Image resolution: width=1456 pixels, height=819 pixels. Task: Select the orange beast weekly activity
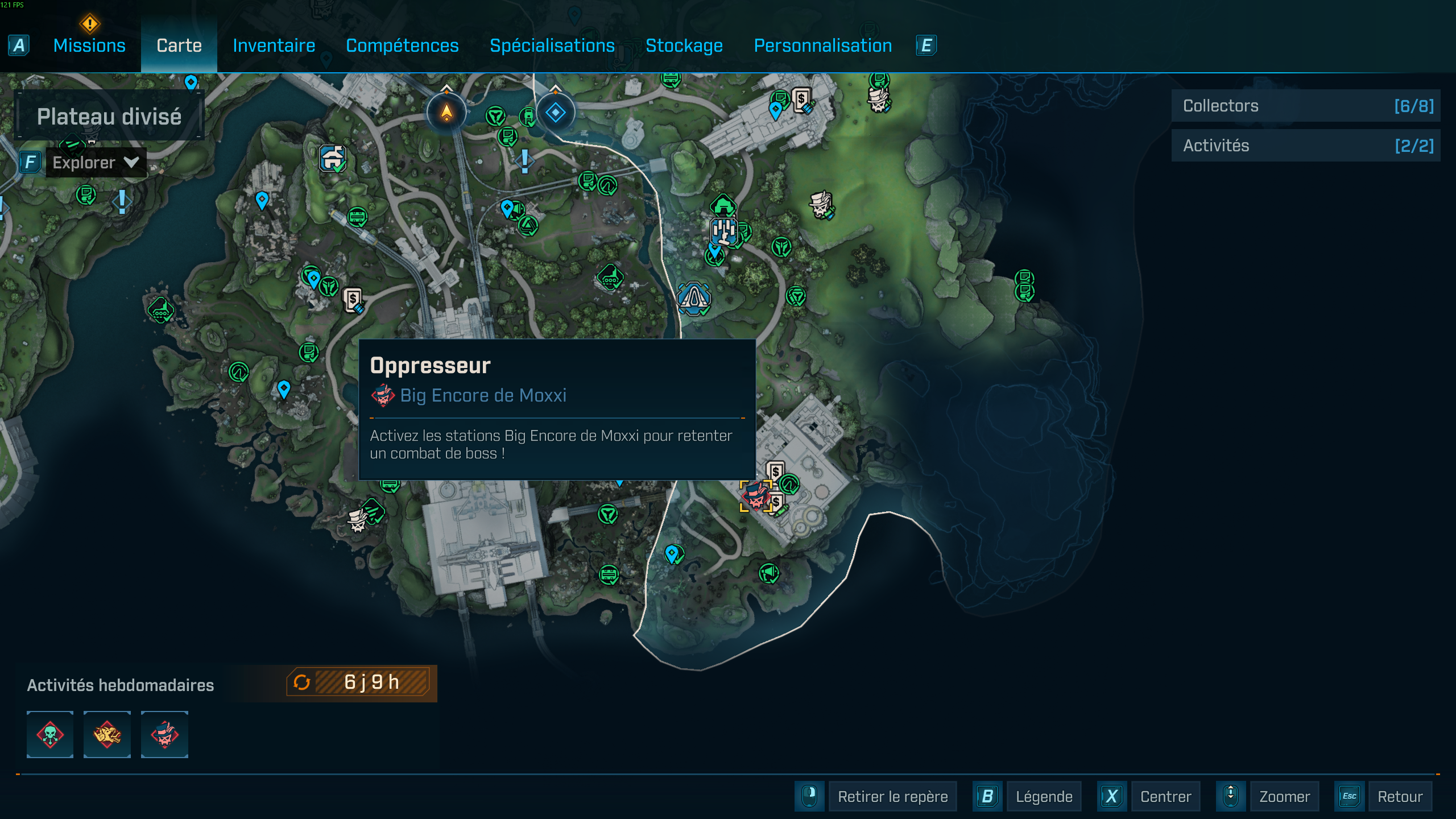107,734
